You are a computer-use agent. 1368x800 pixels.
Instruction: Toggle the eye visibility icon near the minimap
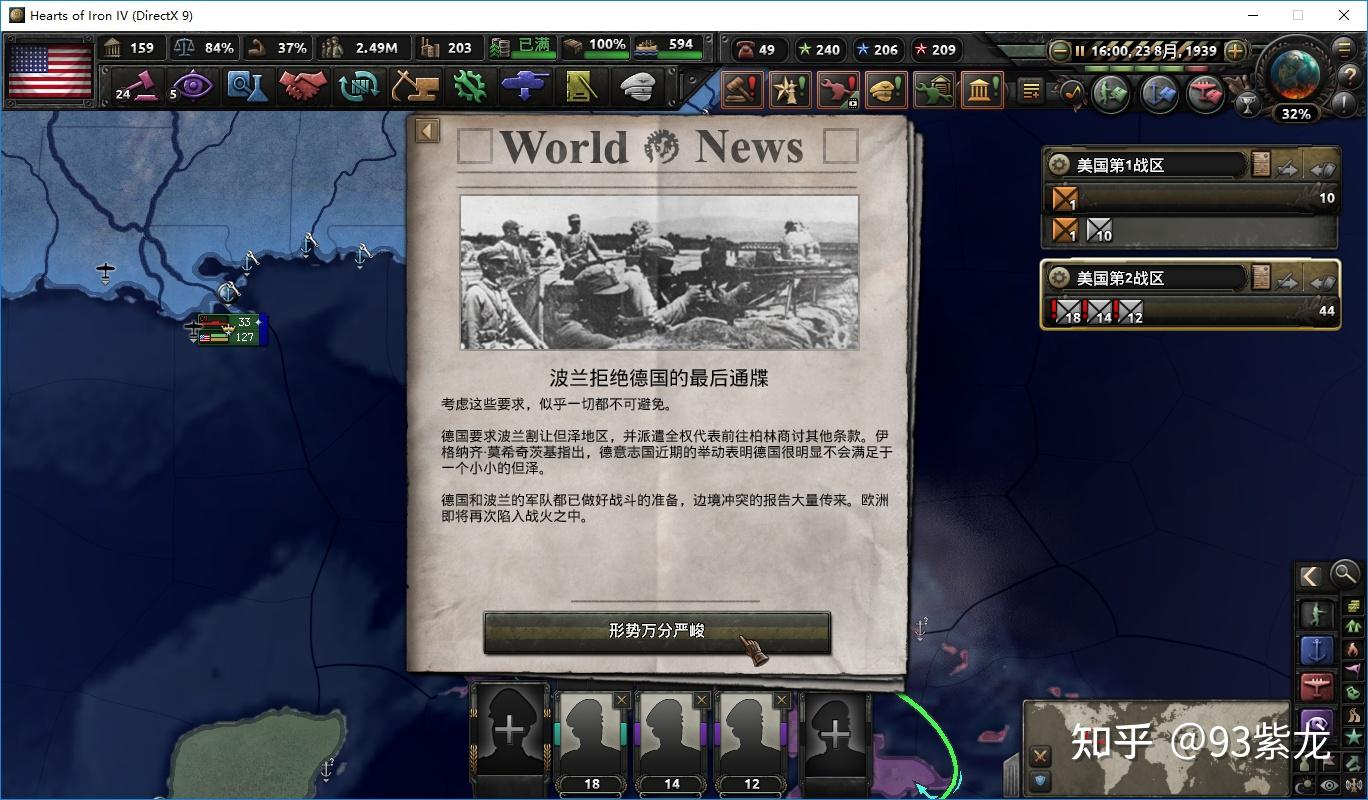click(1327, 783)
